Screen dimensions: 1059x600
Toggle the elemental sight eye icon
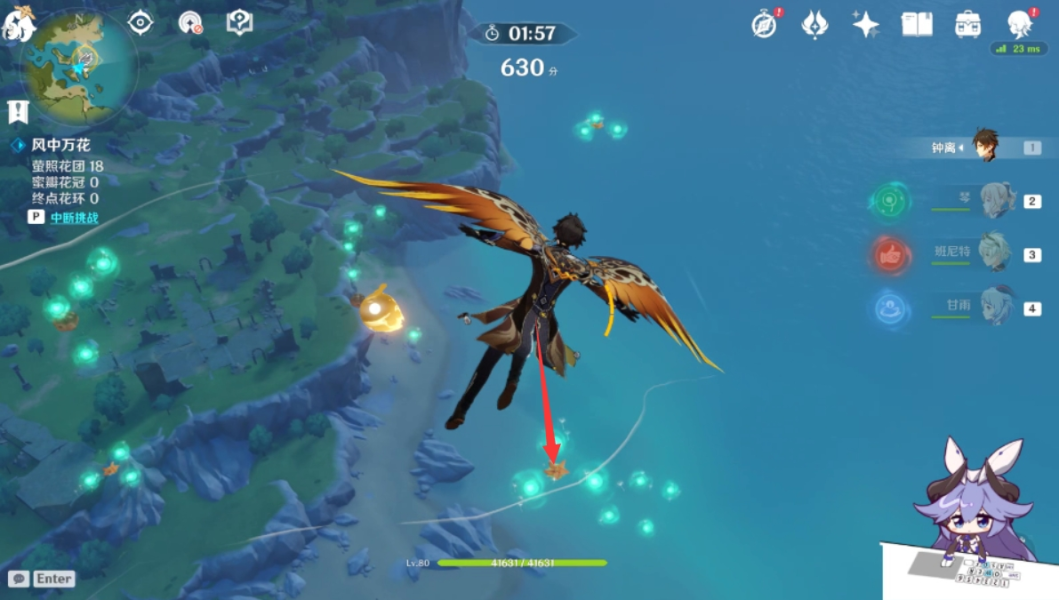(140, 22)
